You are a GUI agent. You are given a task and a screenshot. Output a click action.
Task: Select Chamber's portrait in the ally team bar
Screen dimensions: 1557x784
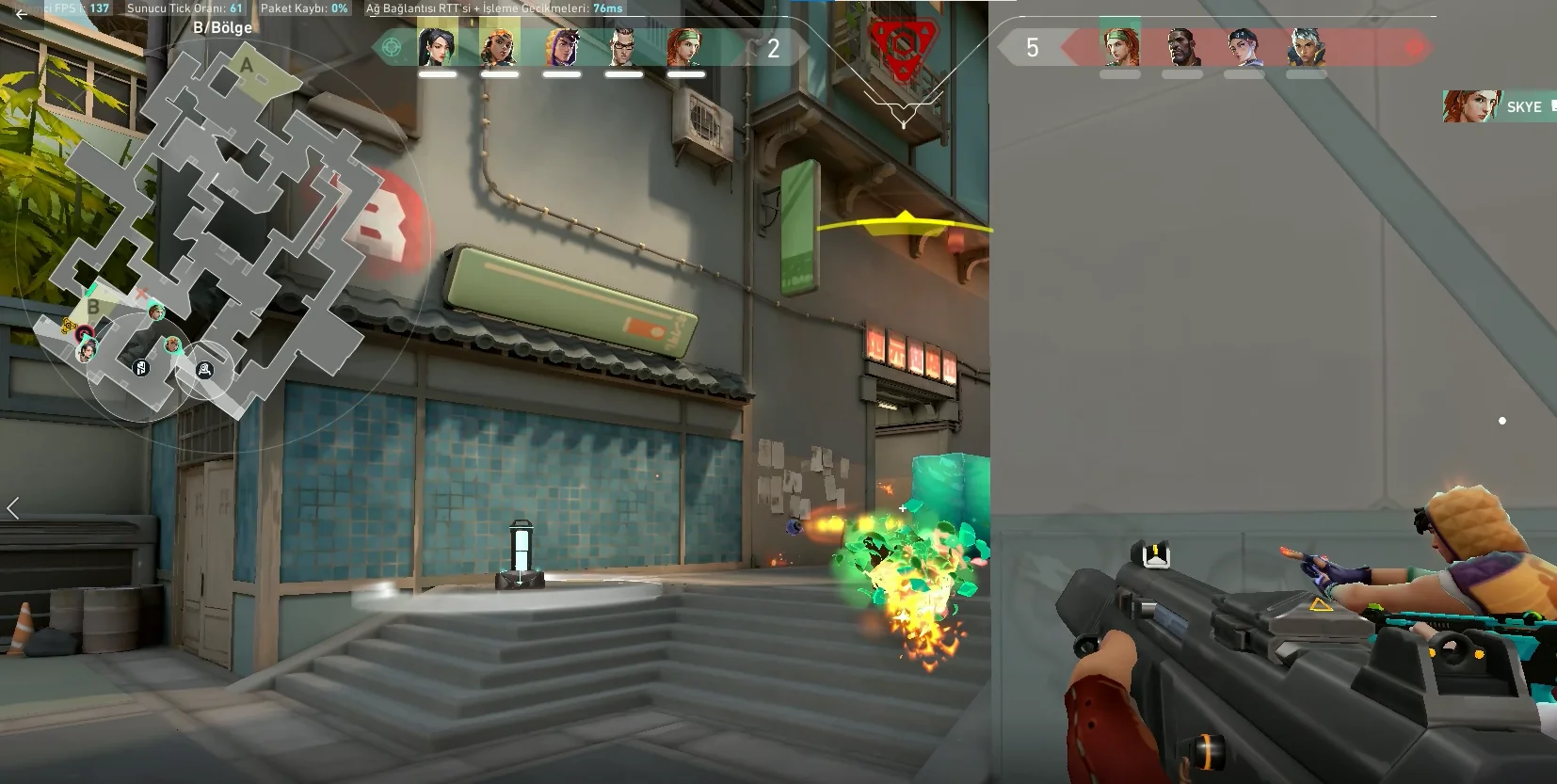tap(623, 47)
